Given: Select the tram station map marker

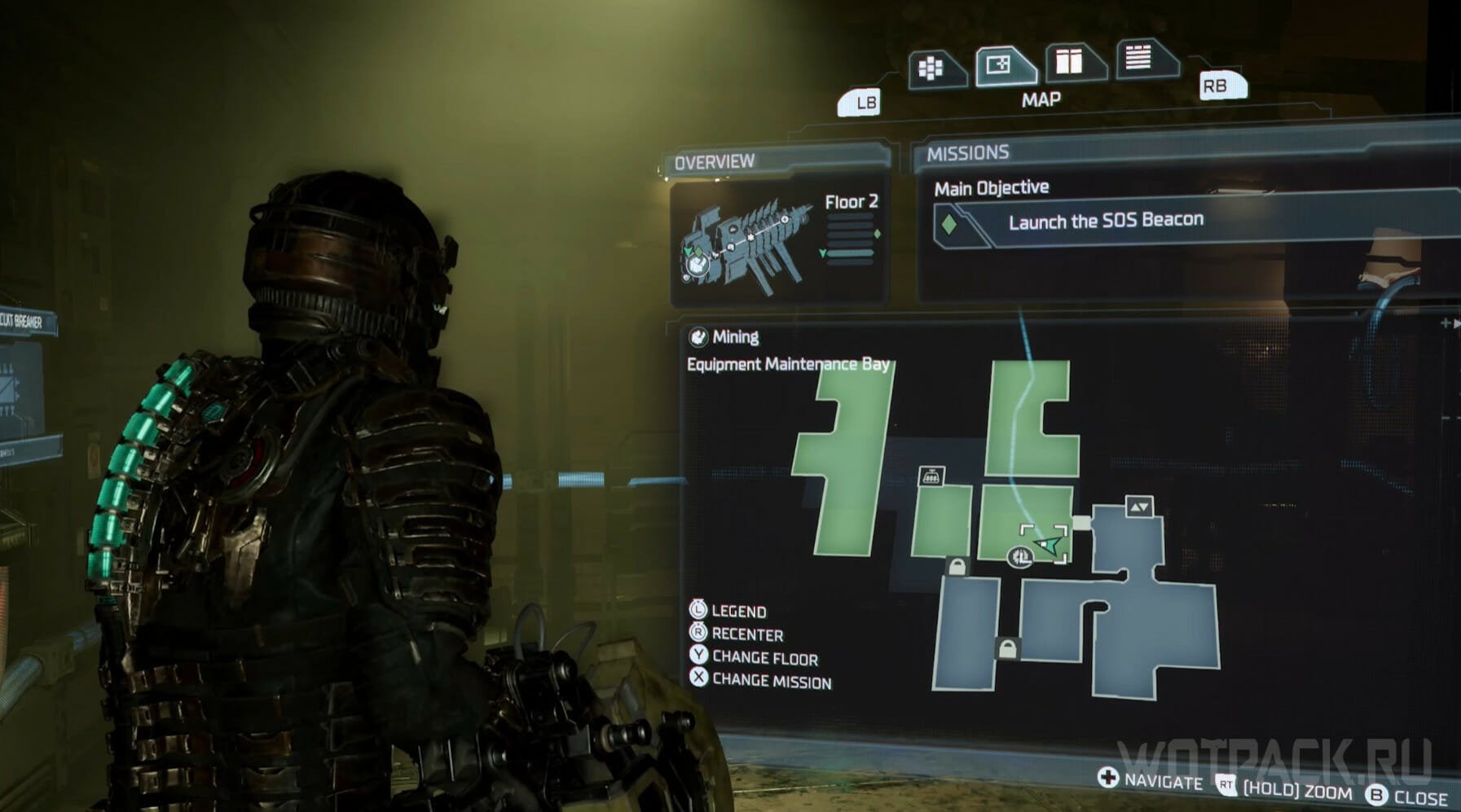Looking at the screenshot, I should click(x=931, y=476).
